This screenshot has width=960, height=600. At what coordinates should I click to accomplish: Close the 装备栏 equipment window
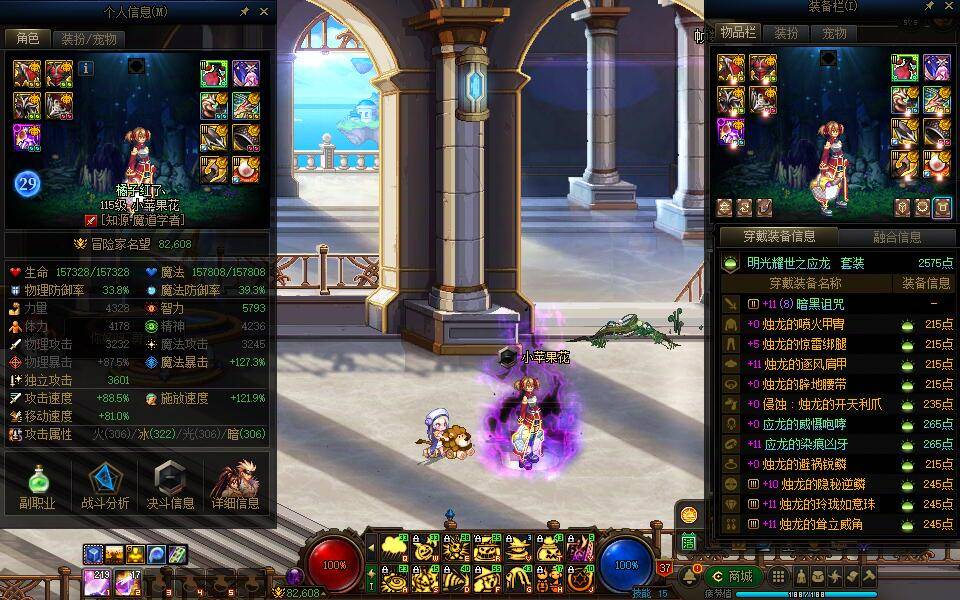click(x=950, y=7)
